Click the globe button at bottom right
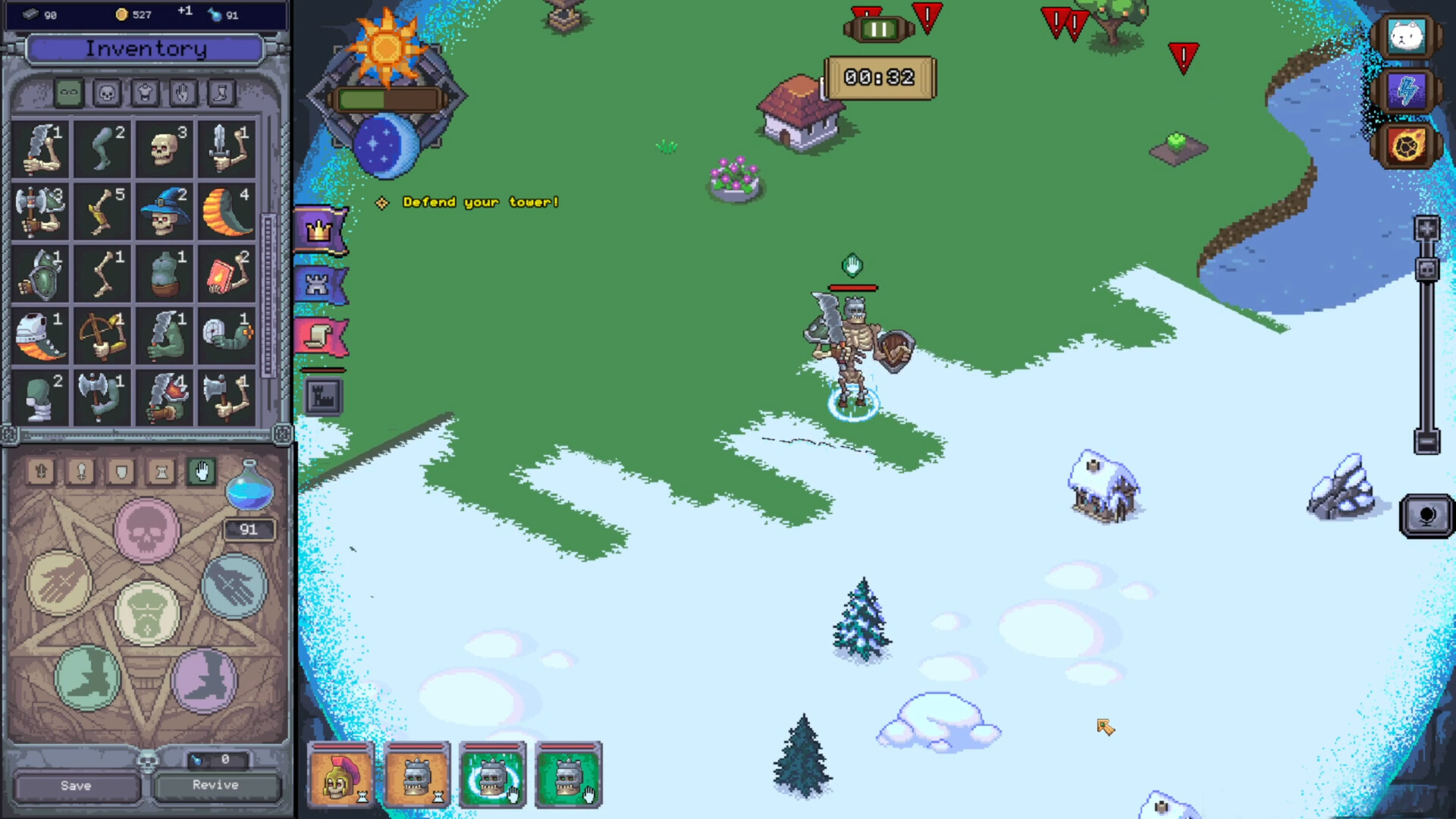The image size is (1456, 819). 1429,516
